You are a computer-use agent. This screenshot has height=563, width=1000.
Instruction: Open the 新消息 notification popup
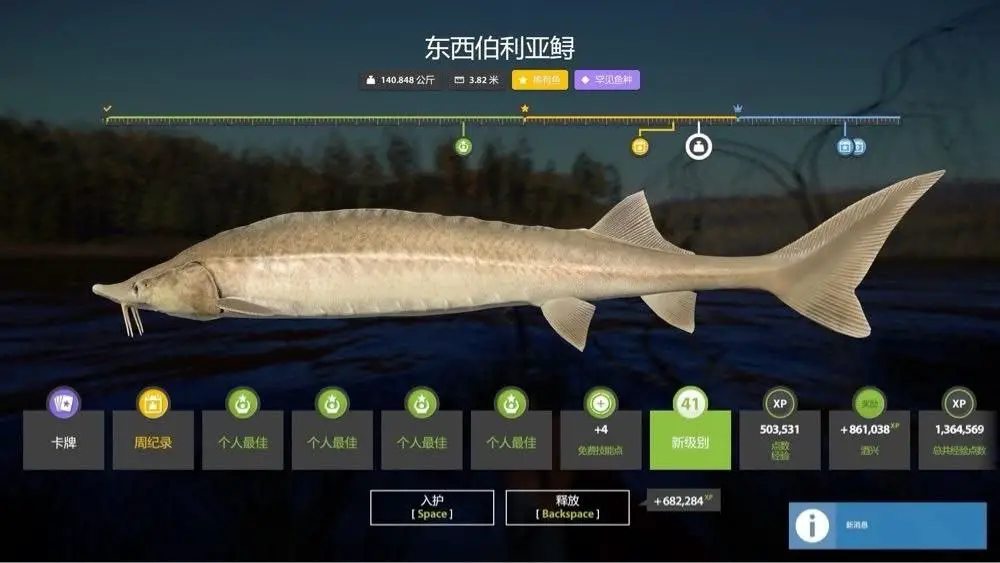point(887,525)
